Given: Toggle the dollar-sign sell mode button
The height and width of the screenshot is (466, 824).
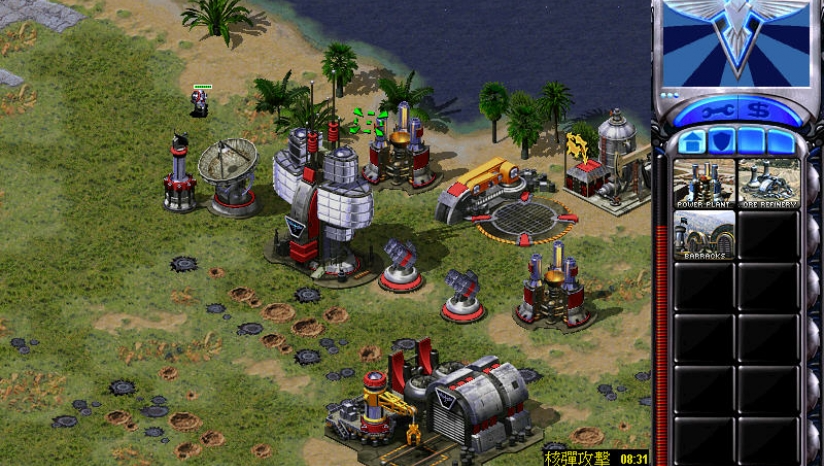Looking at the screenshot, I should pyautogui.click(x=759, y=110).
